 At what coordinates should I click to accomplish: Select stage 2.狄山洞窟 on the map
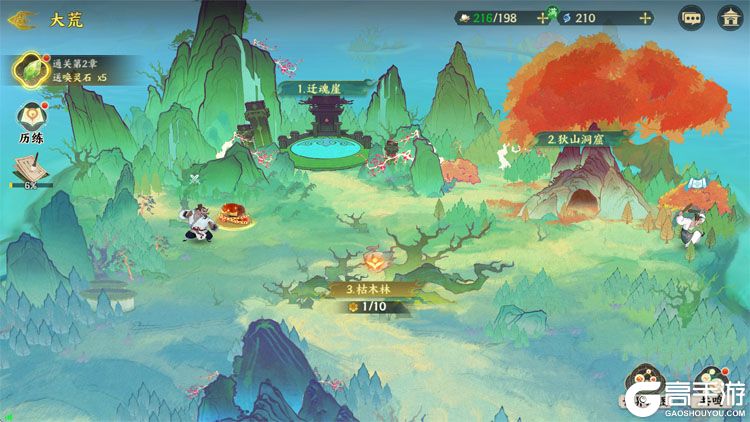[582, 139]
